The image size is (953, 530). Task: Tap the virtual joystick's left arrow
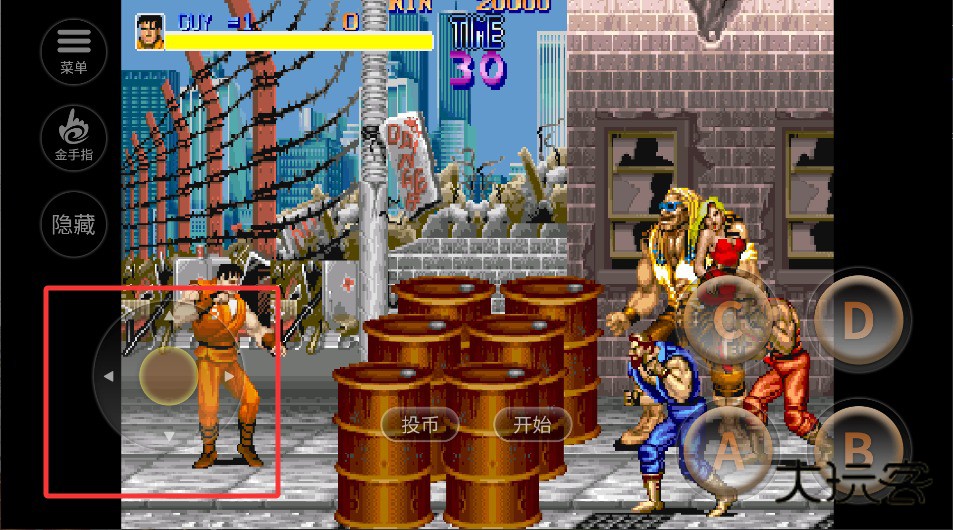coord(108,376)
